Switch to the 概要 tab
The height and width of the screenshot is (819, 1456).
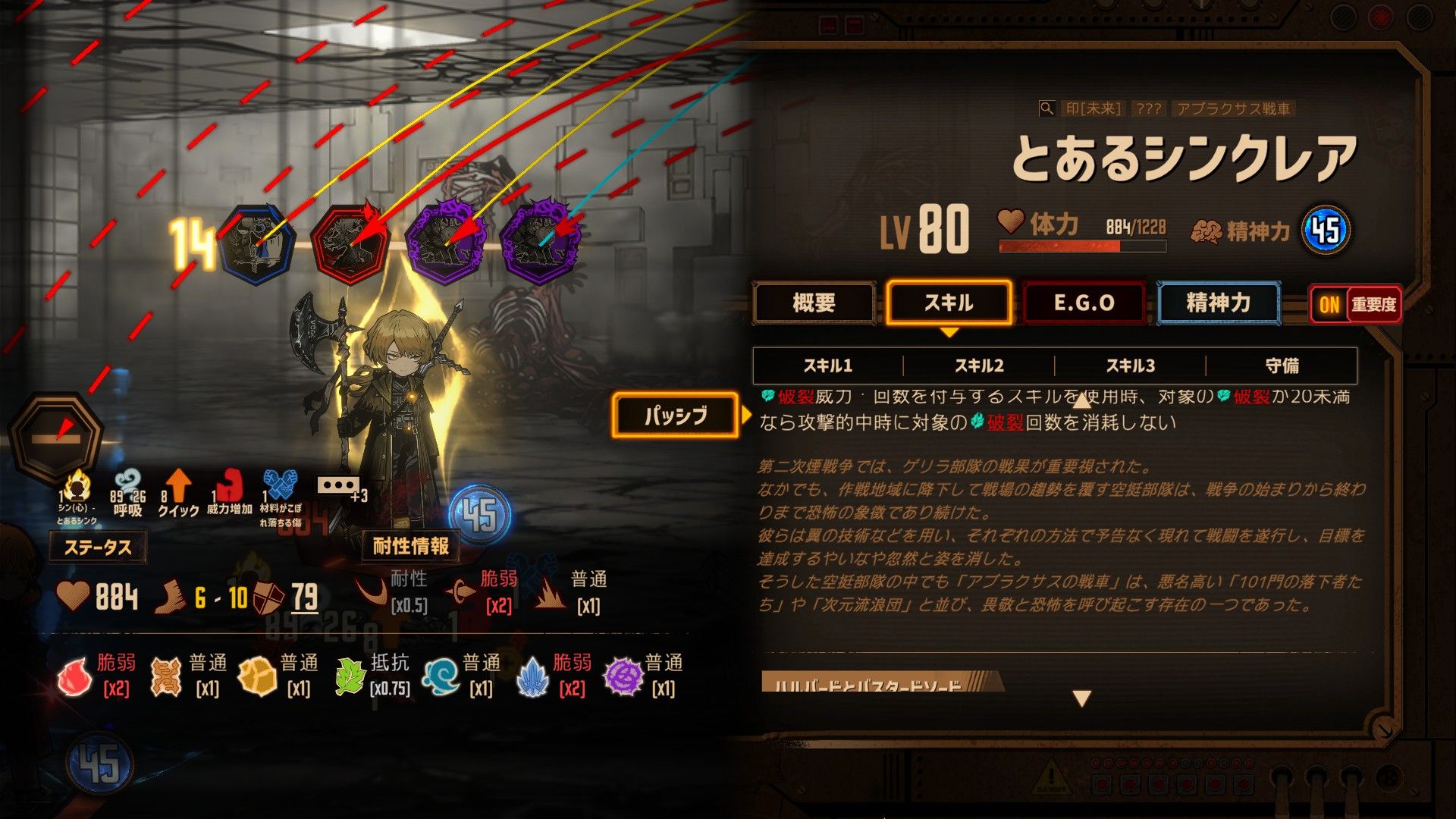click(x=815, y=303)
